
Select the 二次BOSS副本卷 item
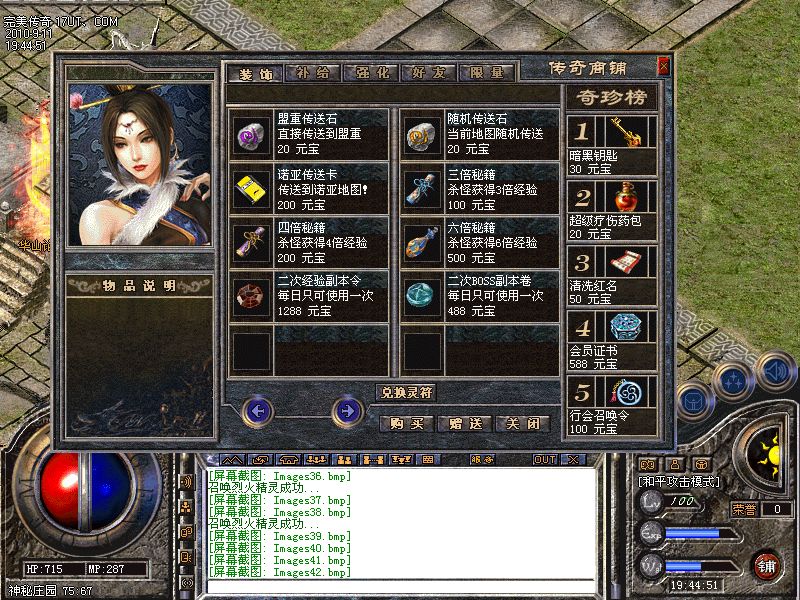[421, 295]
